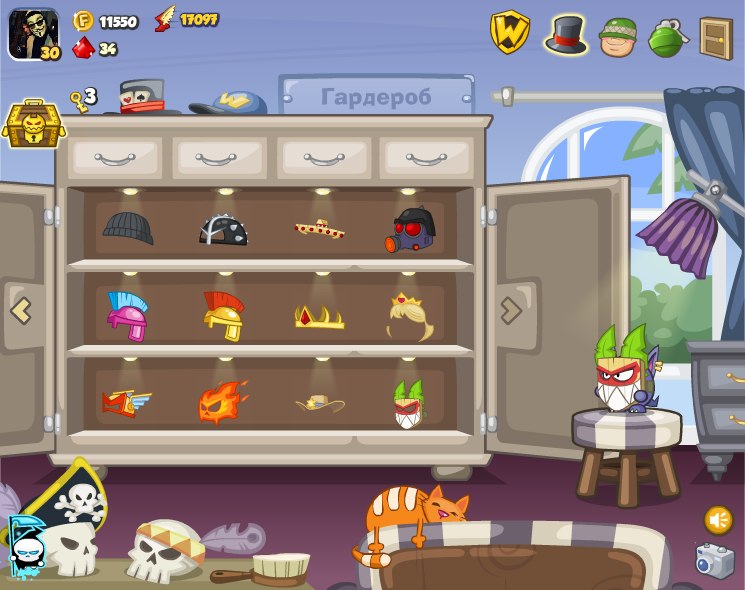Select the soldier head icon
This screenshot has height=590, width=745.
pos(618,36)
